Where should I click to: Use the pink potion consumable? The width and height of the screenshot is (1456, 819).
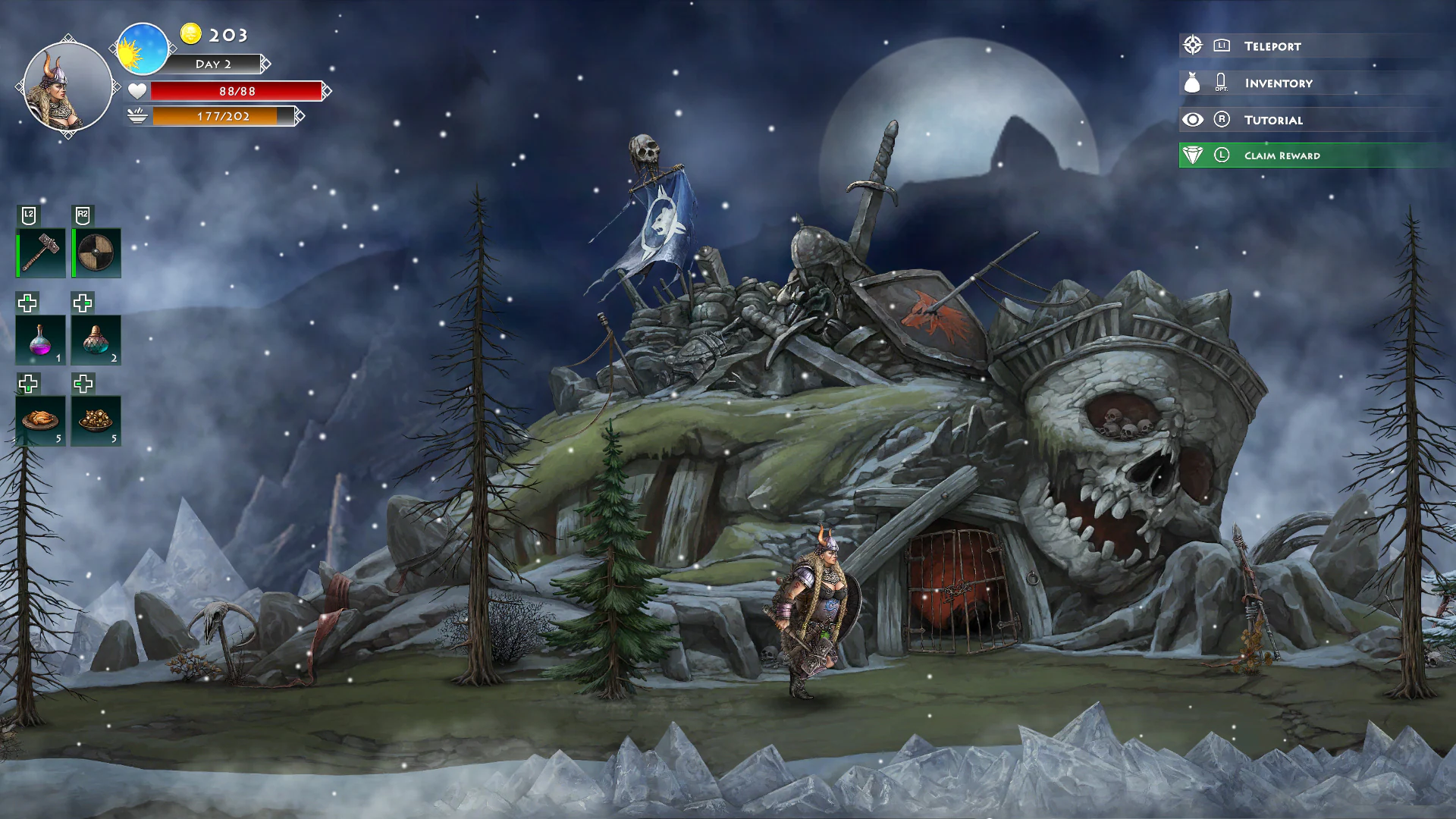point(39,340)
